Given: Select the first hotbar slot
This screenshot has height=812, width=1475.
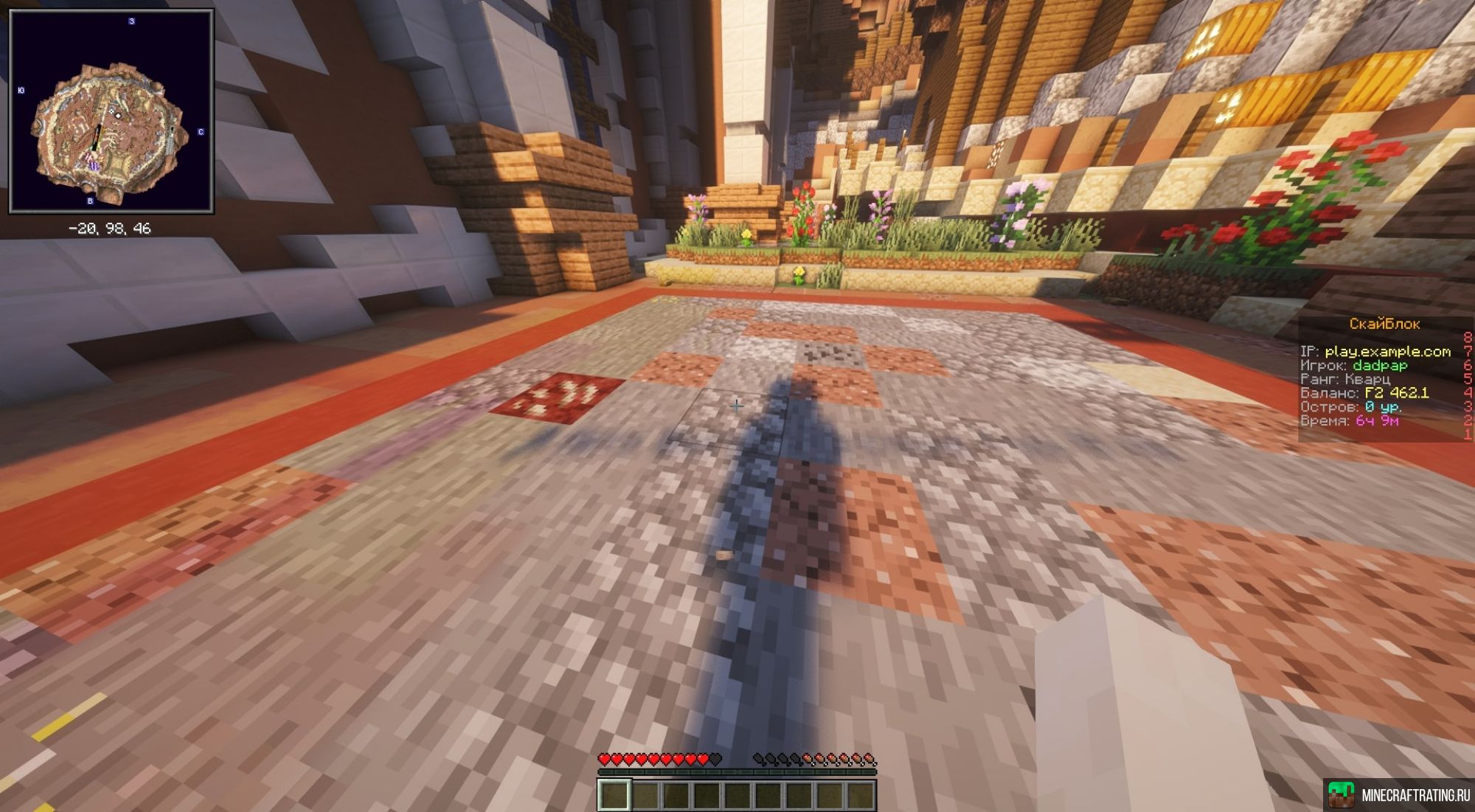Looking at the screenshot, I should [x=615, y=796].
